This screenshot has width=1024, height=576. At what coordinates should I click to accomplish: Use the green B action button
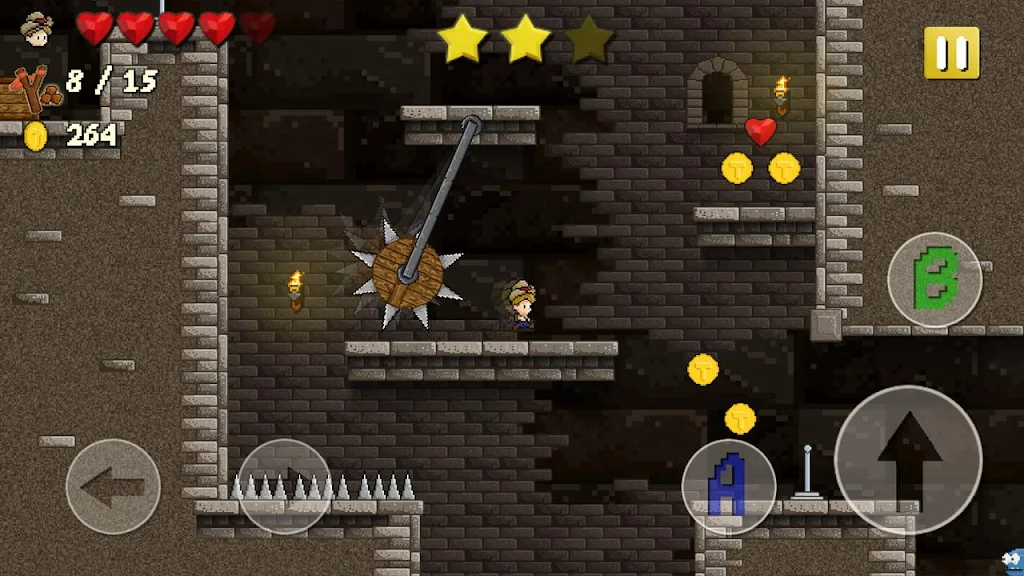pos(935,279)
